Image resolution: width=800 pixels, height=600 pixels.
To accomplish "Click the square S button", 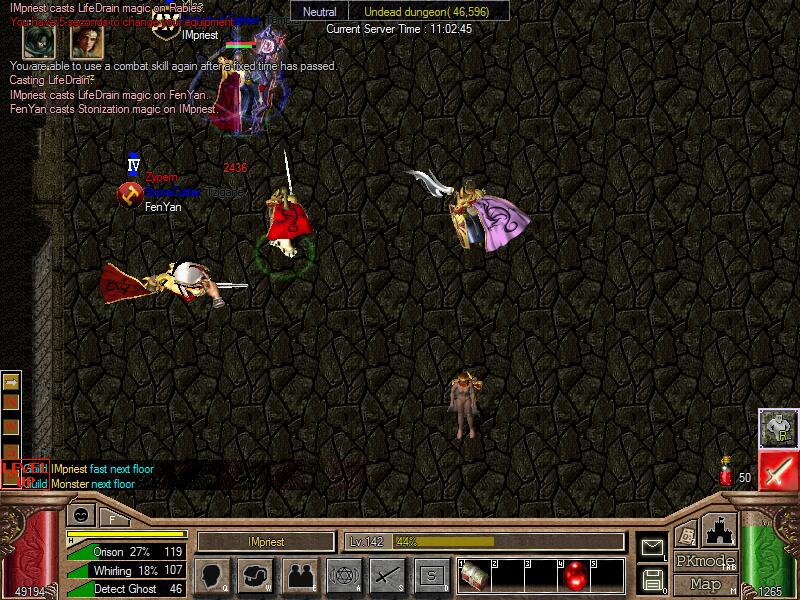I will click(x=431, y=575).
